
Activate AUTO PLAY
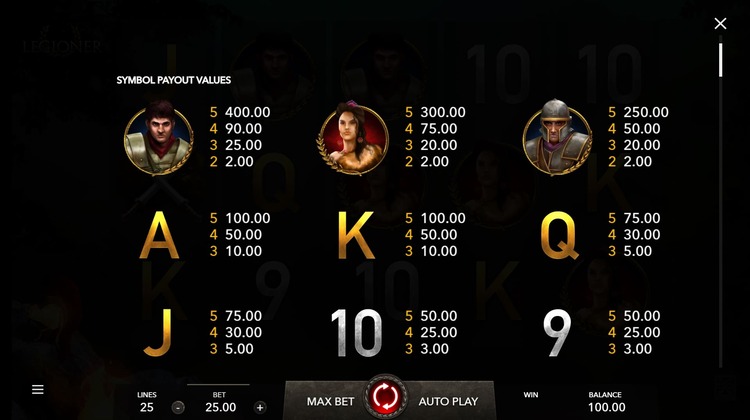[x=448, y=401]
